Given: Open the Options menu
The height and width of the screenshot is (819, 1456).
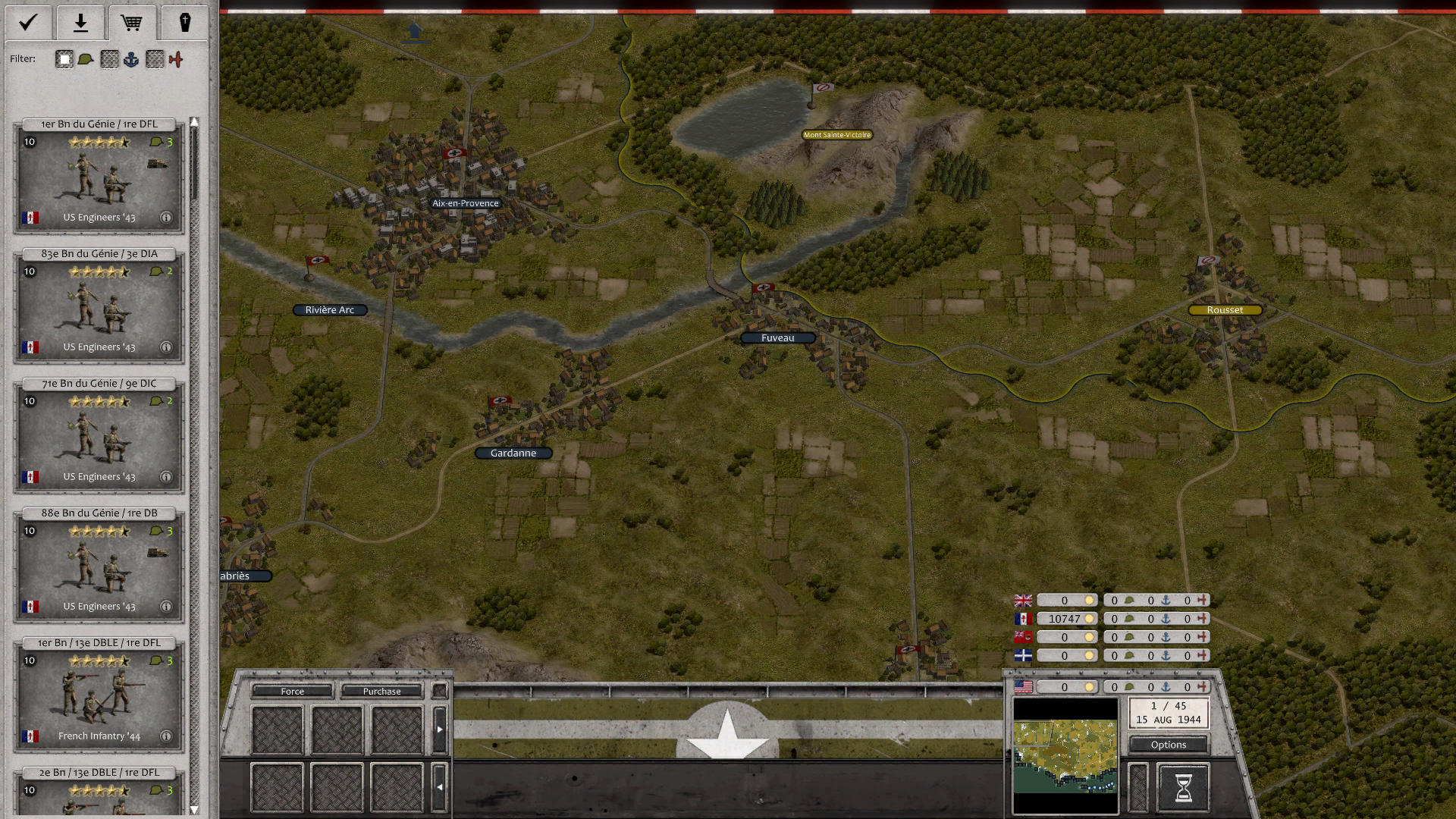Looking at the screenshot, I should point(1168,745).
